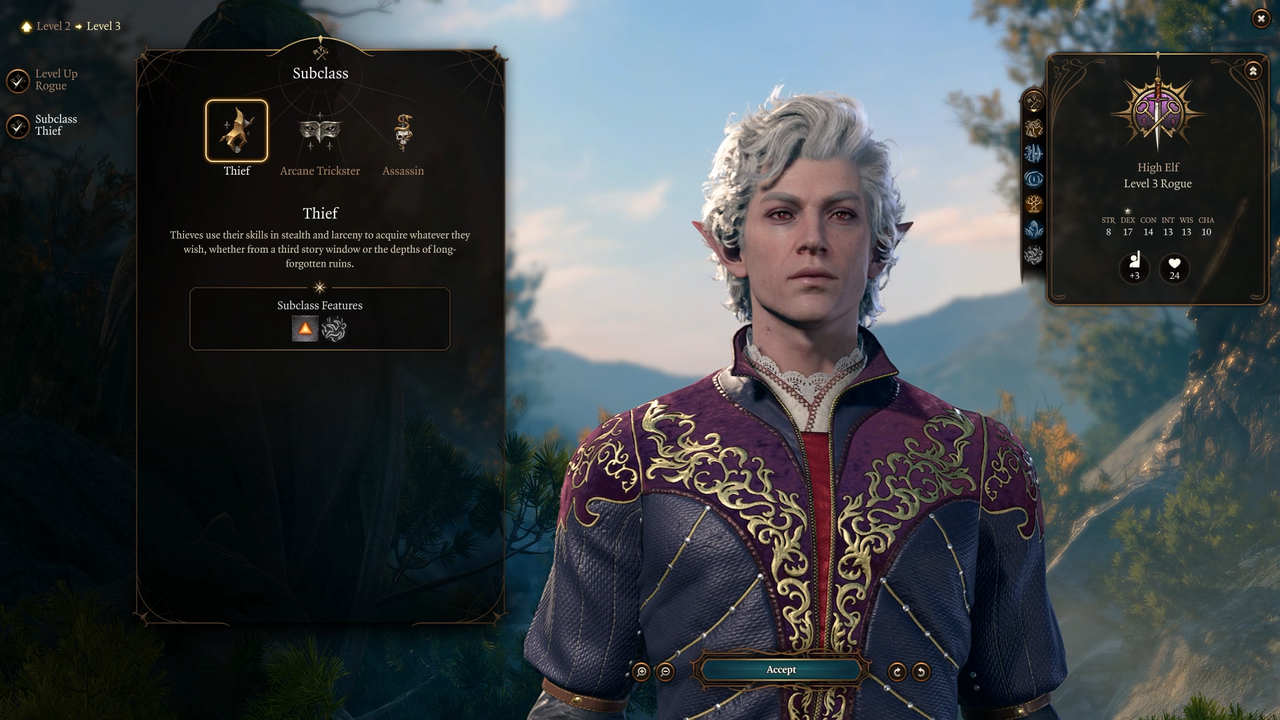
Task: Choose the Arcane Trickster subclass mask
Action: point(320,131)
